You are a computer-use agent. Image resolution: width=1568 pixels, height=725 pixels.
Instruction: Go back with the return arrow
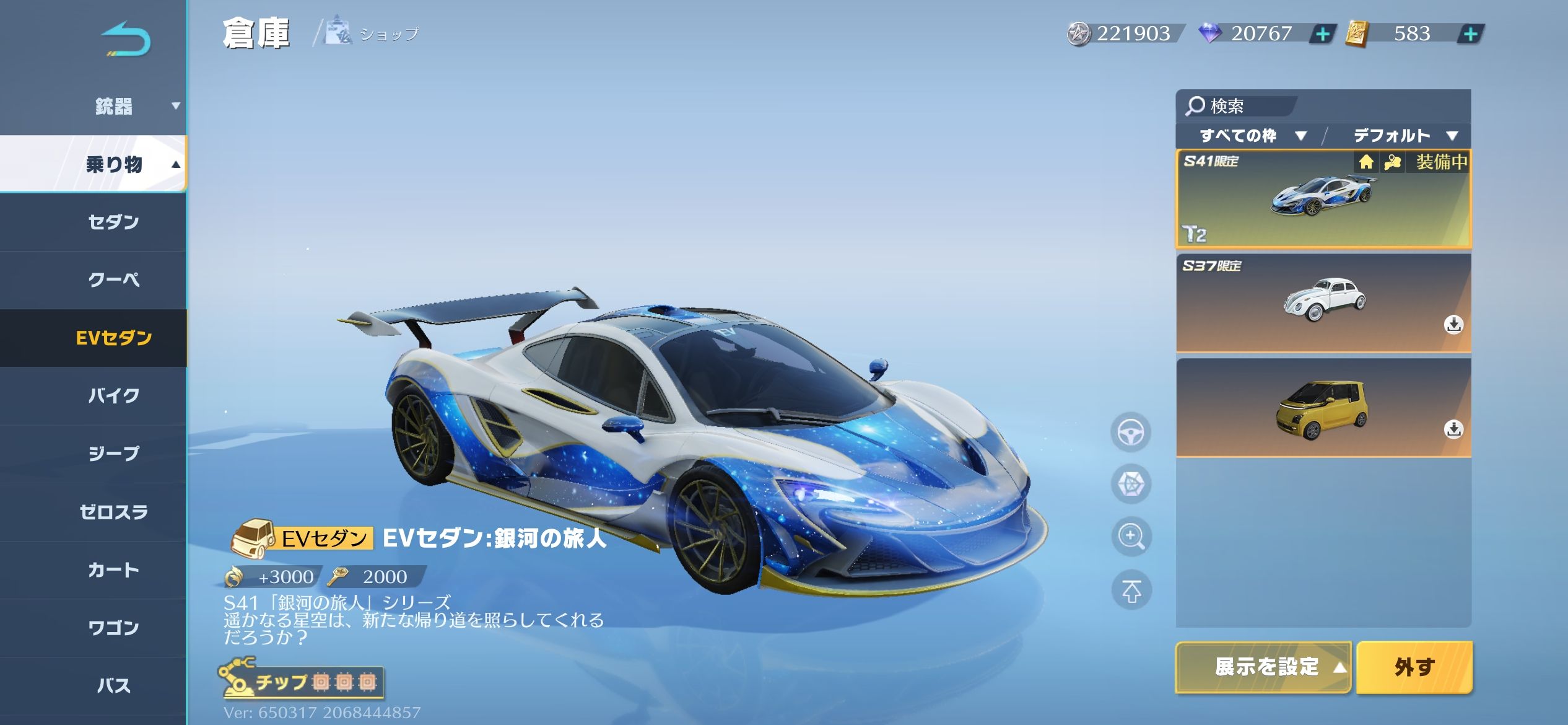click(126, 40)
